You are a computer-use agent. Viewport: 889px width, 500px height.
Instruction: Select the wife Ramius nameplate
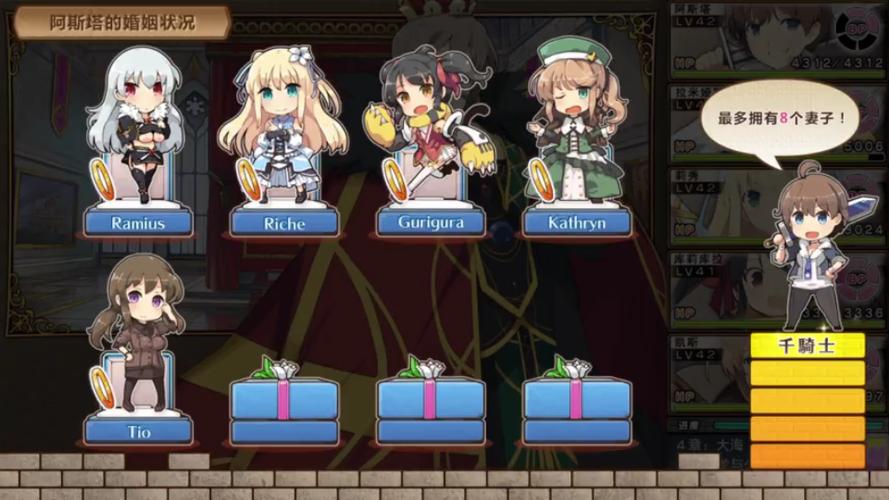(137, 221)
